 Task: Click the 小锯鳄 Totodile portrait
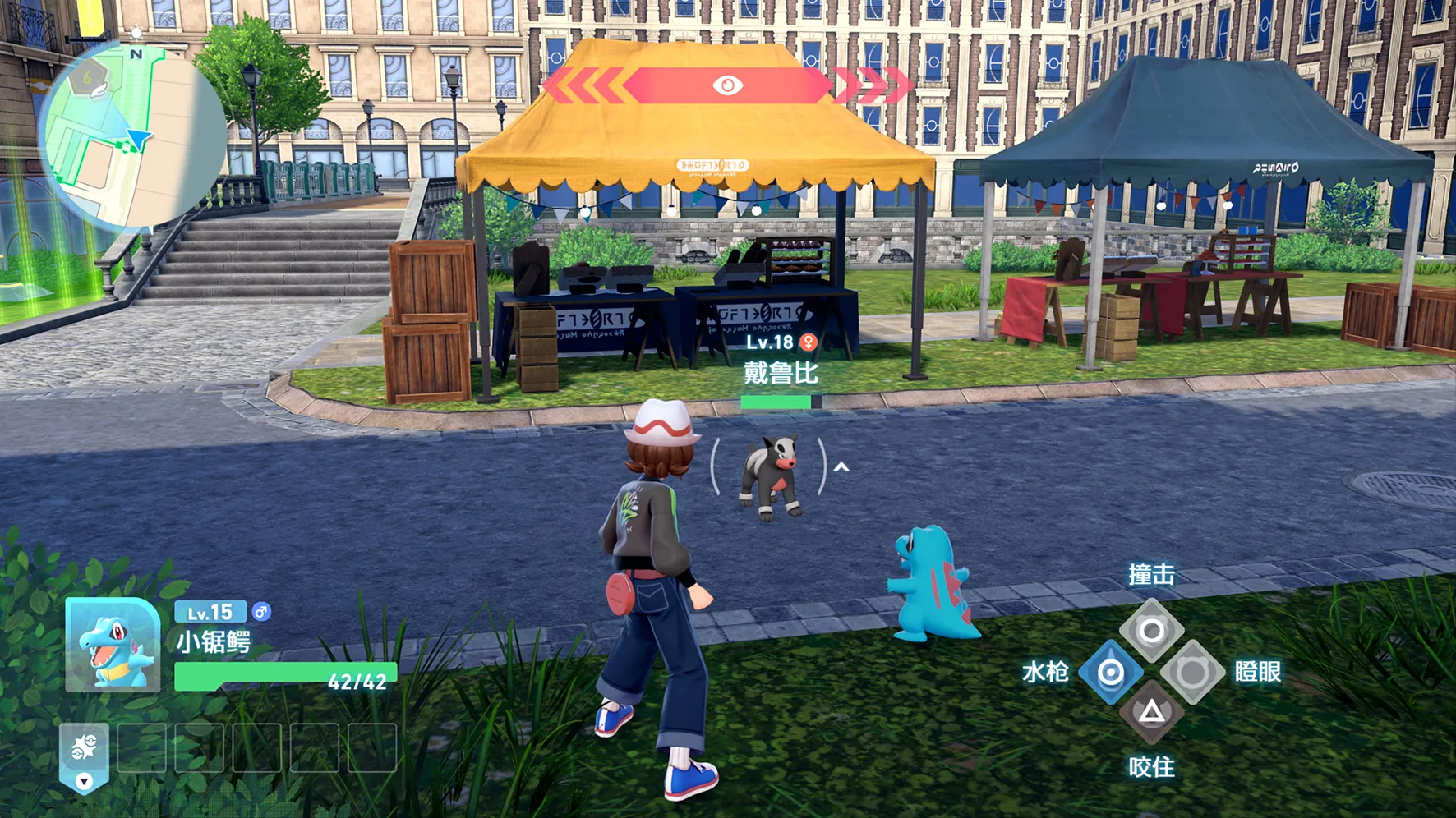[113, 645]
